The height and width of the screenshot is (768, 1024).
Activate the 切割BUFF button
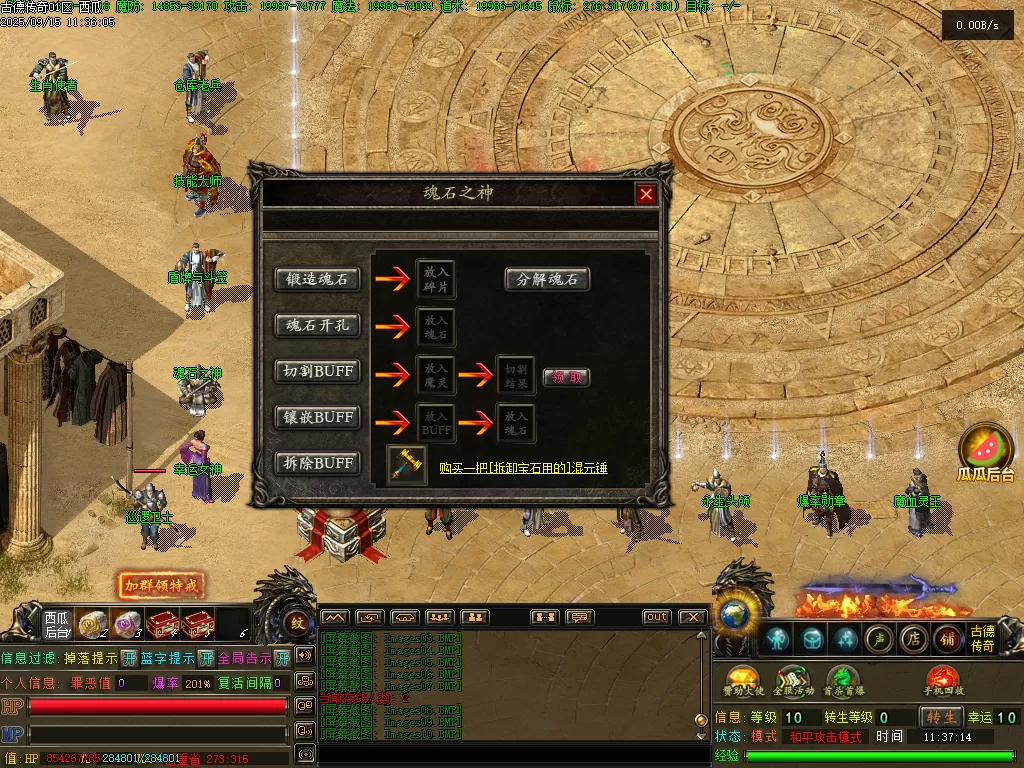pos(317,371)
